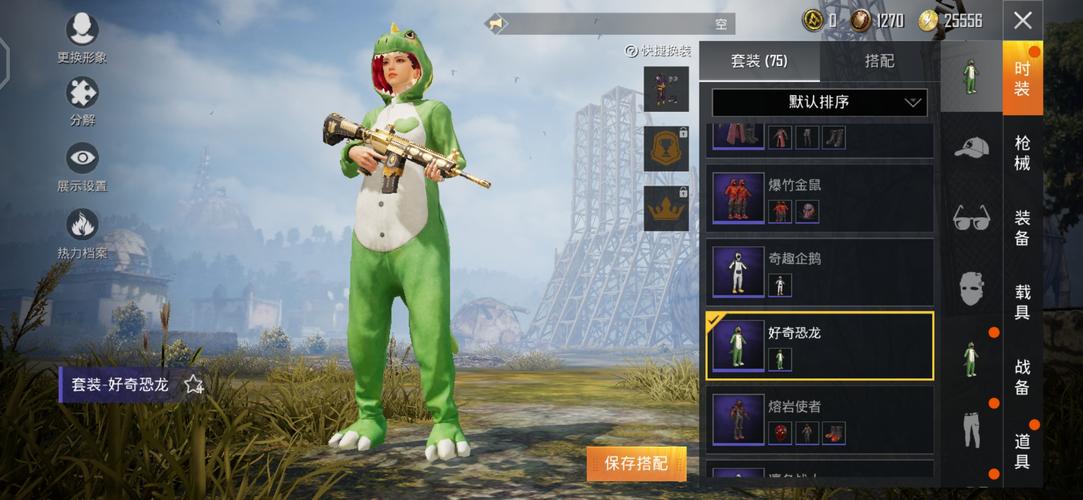This screenshot has height=500, width=1083.
Task: Open the 默认排序 sort dropdown
Action: [819, 102]
